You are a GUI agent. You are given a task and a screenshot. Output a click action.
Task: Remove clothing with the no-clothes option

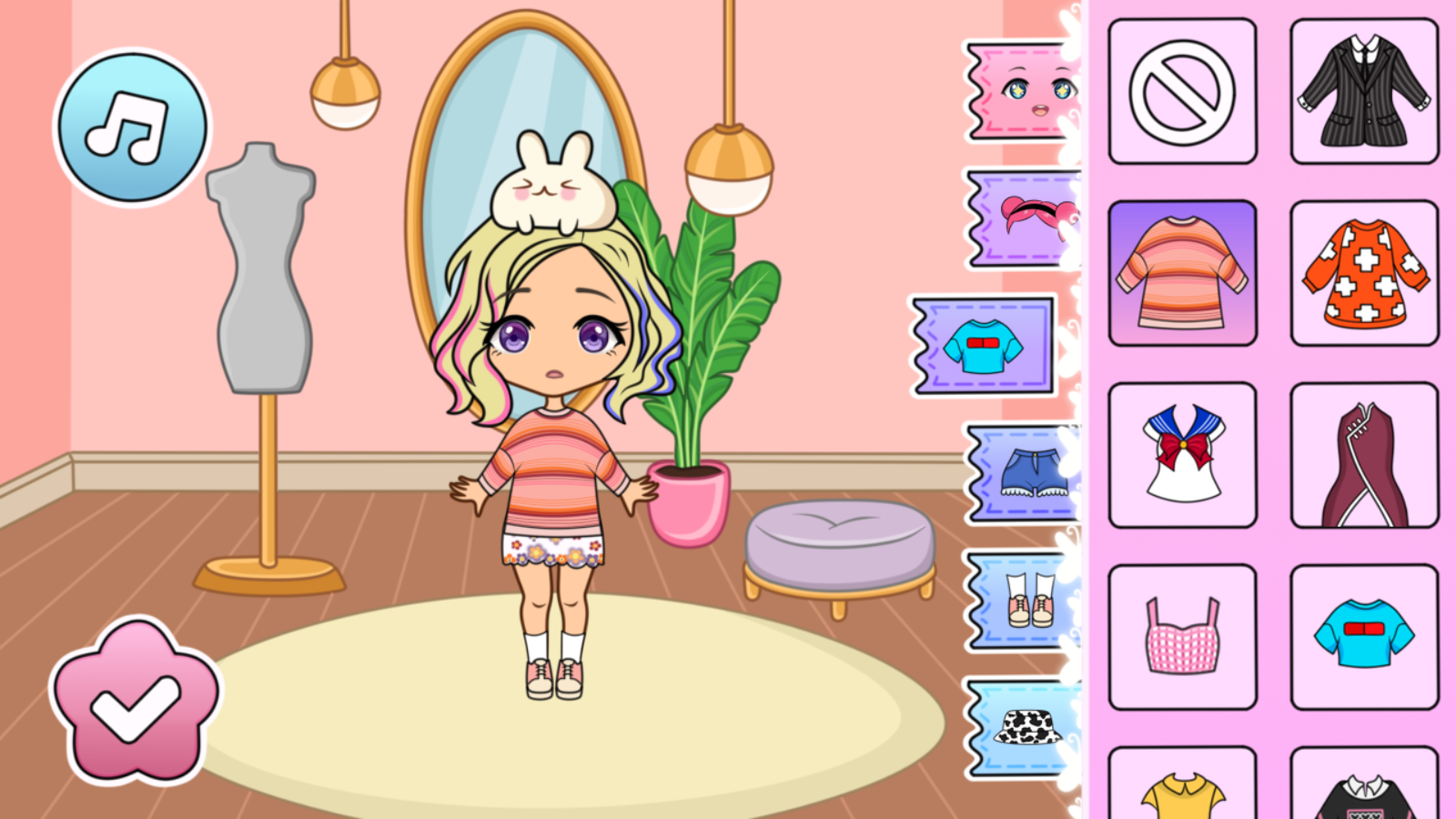(1181, 91)
